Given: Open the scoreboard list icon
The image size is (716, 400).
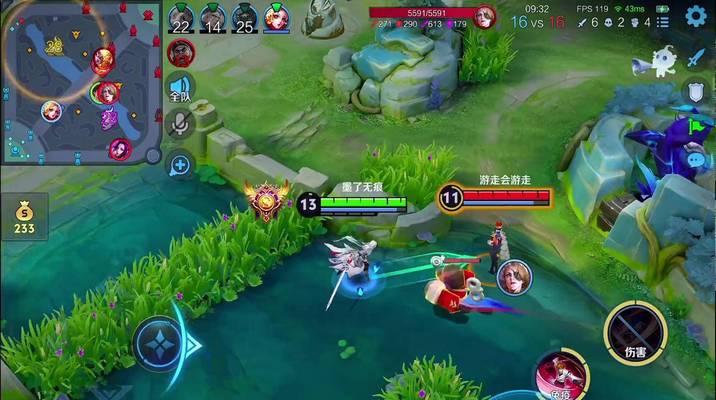Looking at the screenshot, I should coord(663,21).
